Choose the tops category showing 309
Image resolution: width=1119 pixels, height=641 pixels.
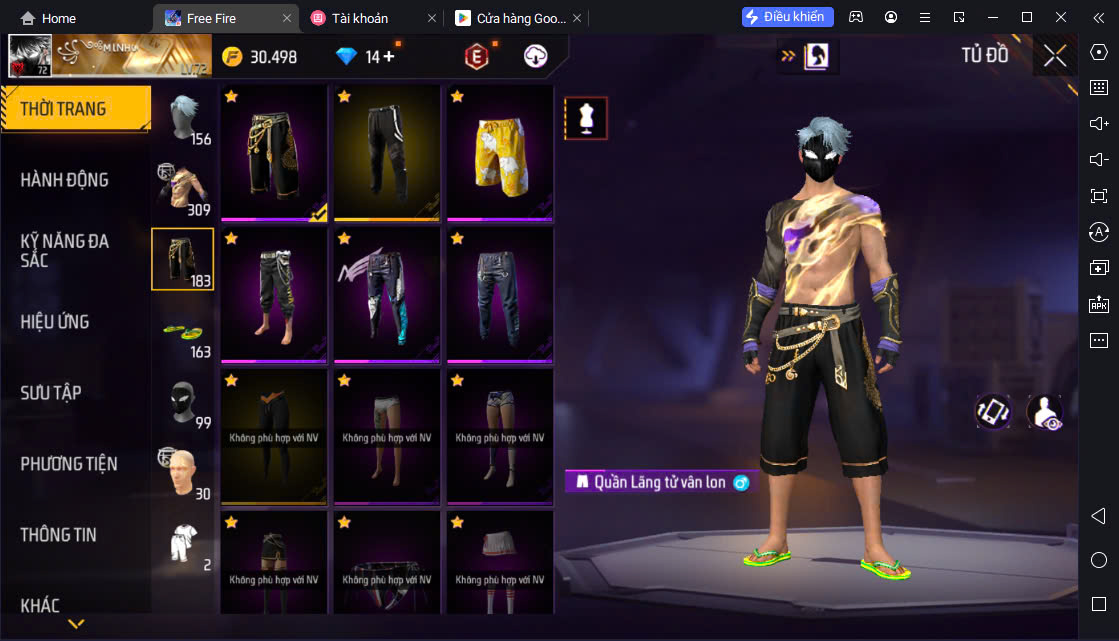pyautogui.click(x=184, y=189)
